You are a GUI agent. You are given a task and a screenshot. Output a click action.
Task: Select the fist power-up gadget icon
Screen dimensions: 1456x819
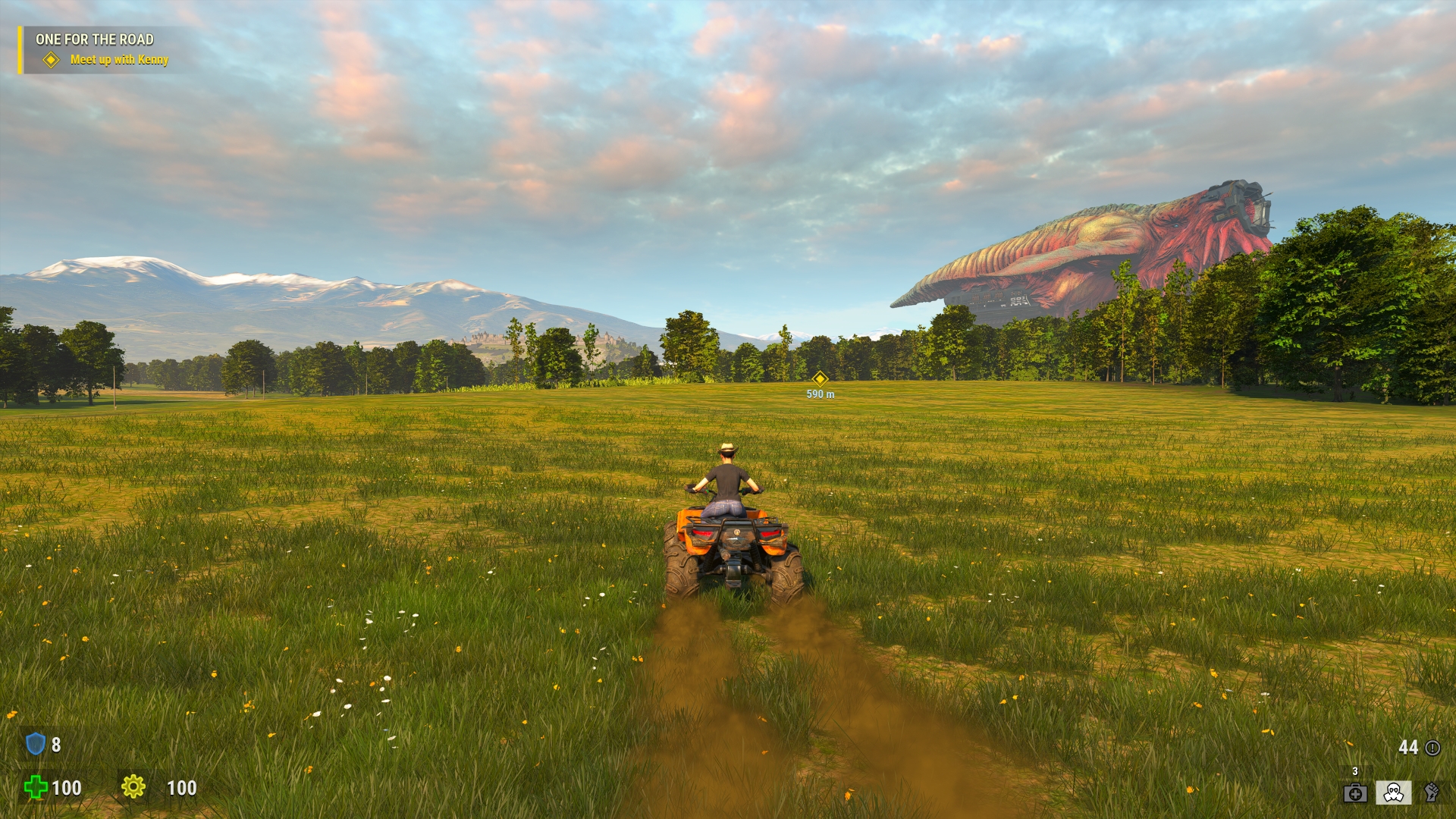(1432, 794)
